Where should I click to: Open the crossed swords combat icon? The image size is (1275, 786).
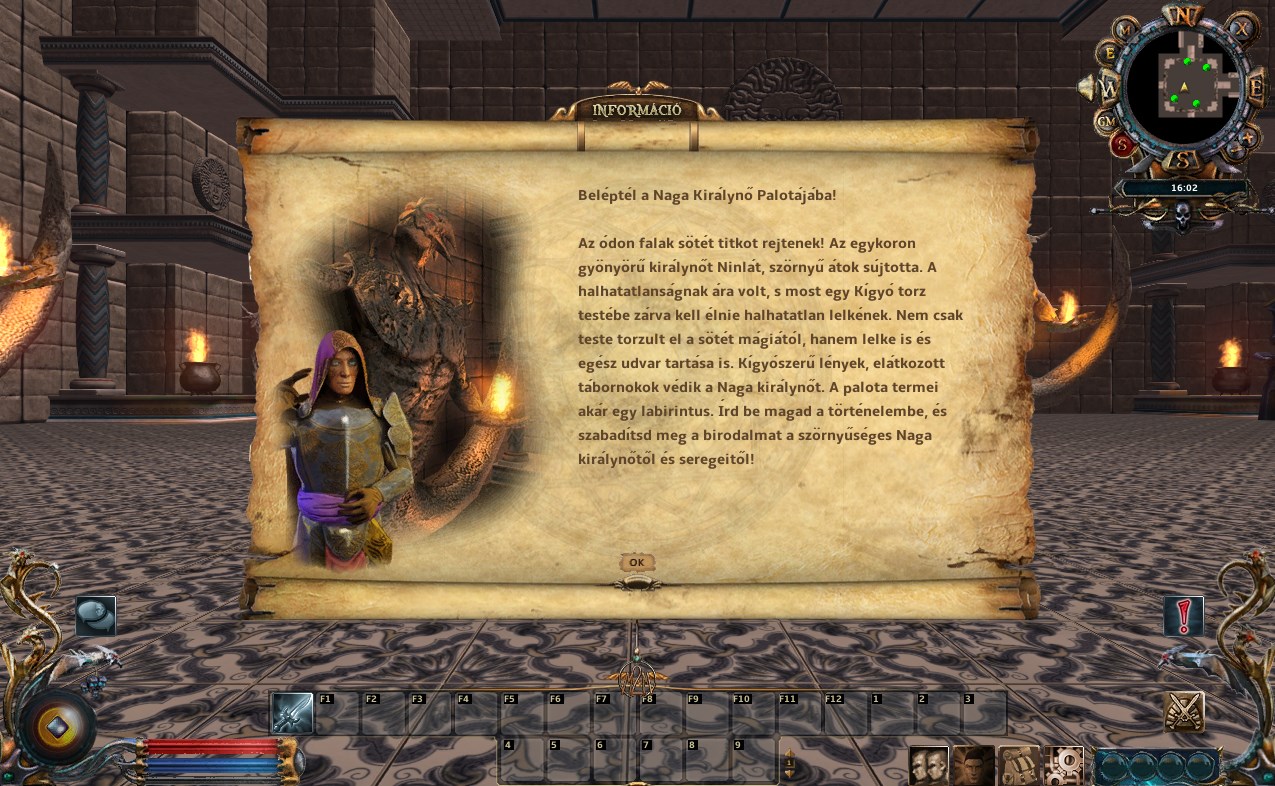pyautogui.click(x=1185, y=712)
